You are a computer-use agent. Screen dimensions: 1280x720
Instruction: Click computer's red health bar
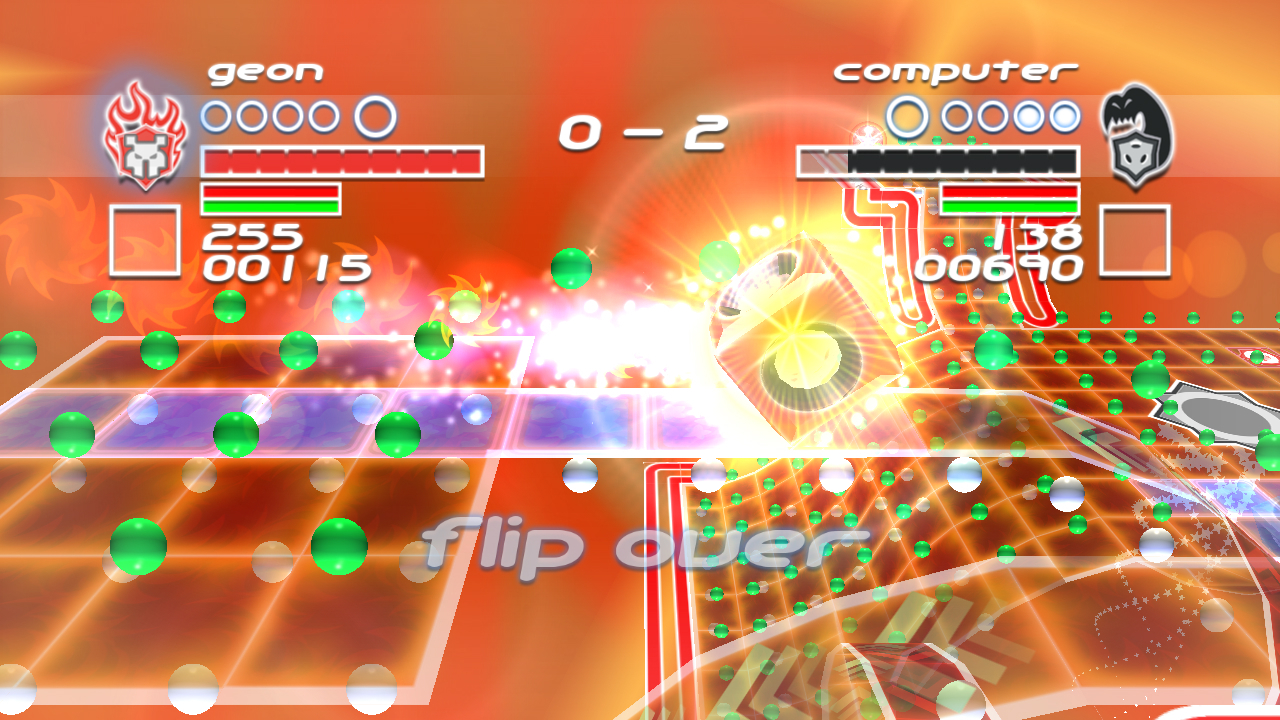coord(1010,190)
